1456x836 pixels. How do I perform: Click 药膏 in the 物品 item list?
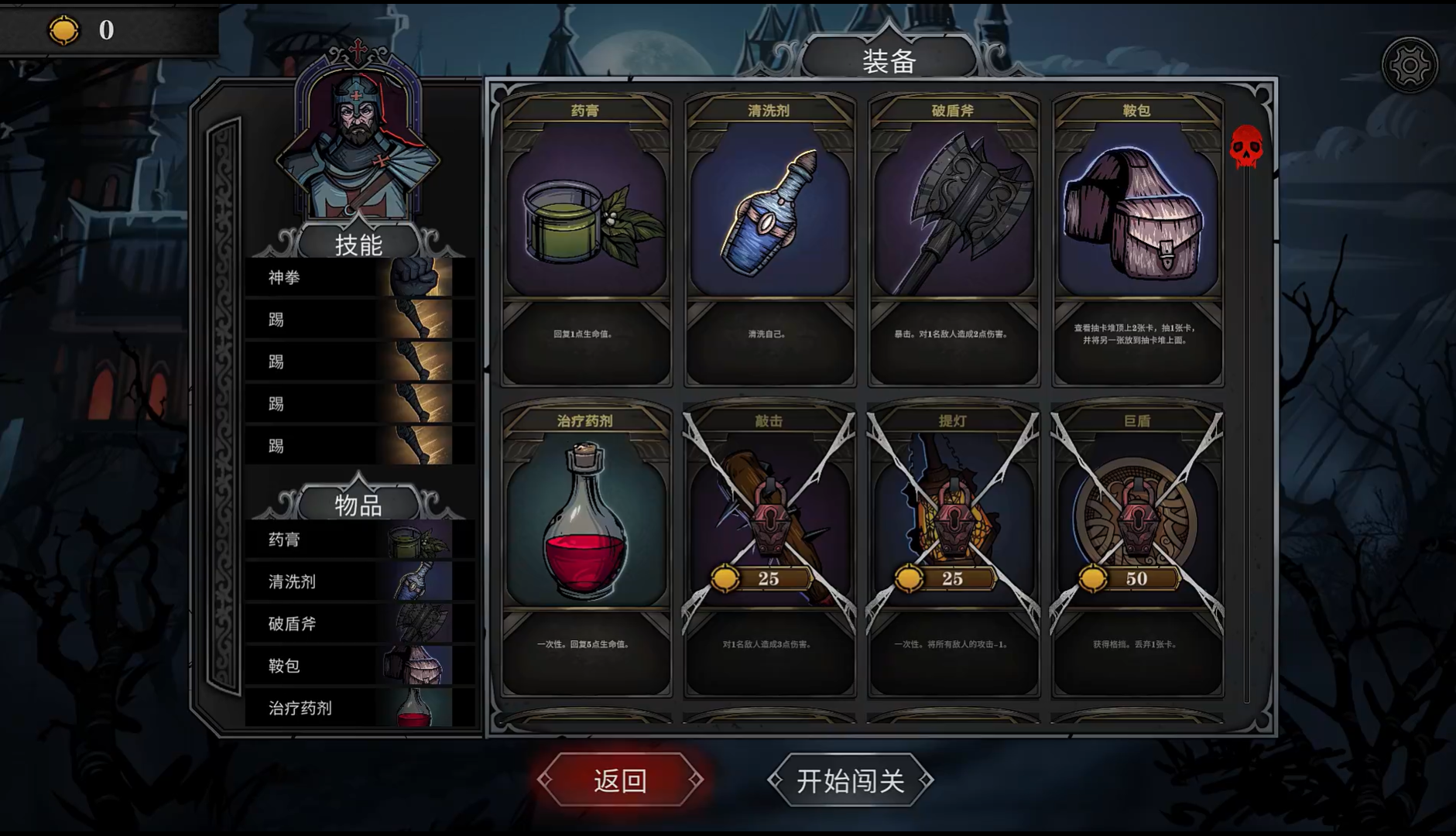click(359, 540)
